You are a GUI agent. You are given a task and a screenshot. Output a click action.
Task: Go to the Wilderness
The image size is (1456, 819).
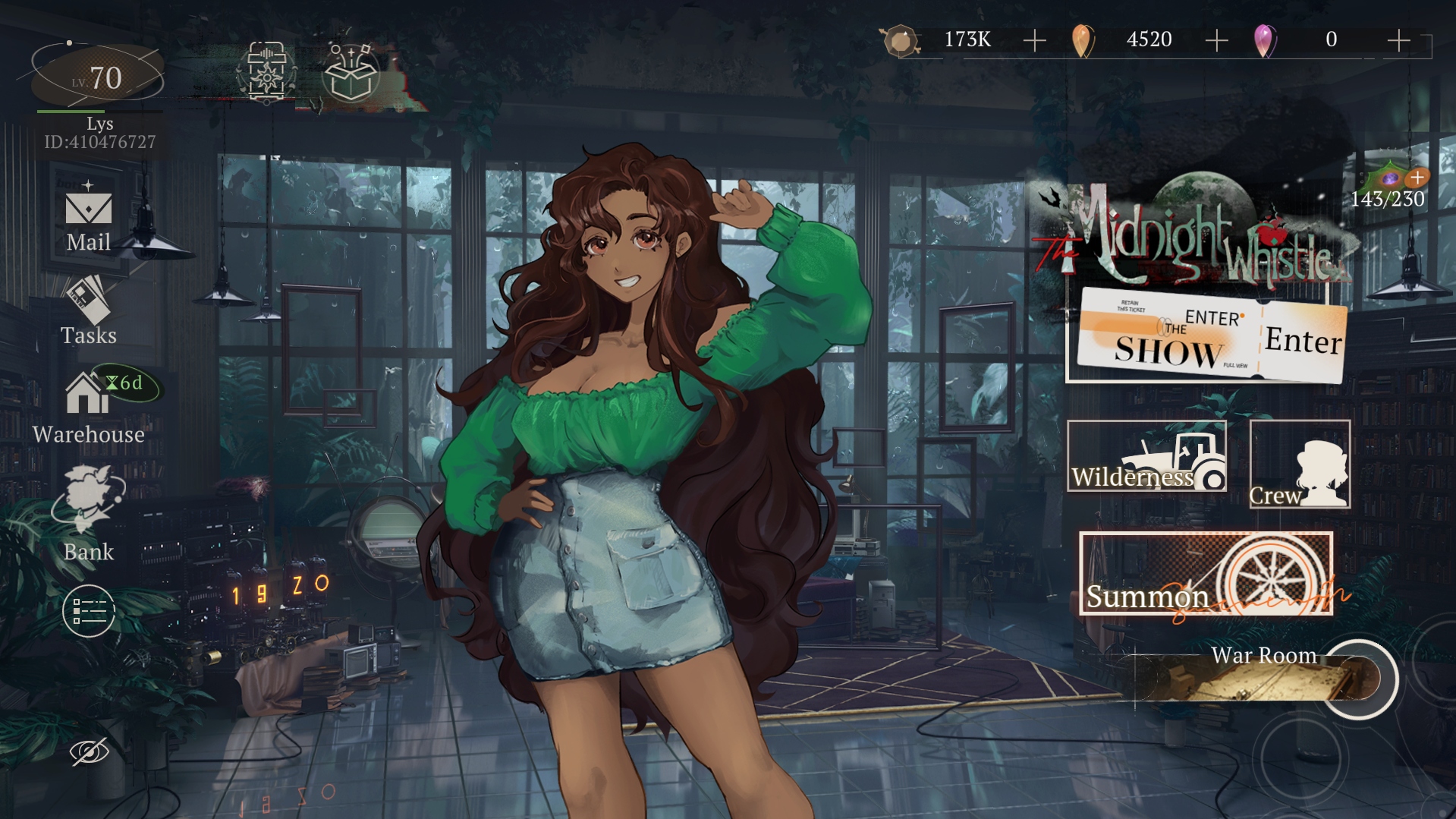[1146, 457]
